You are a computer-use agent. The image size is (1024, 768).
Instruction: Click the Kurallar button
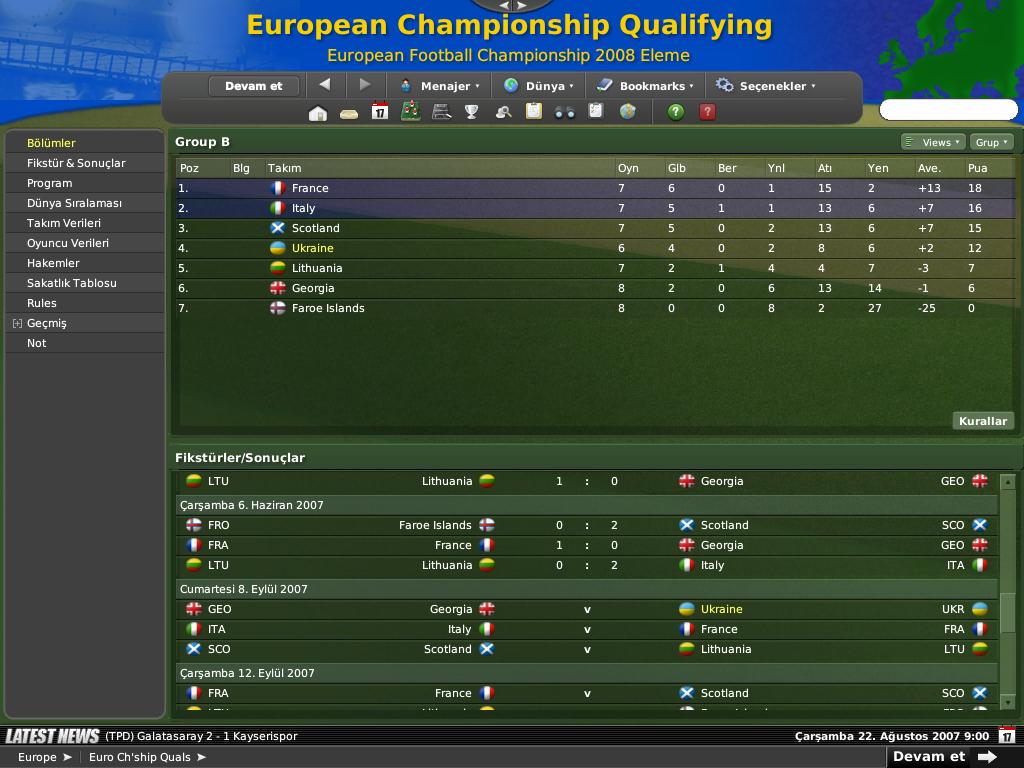tap(982, 421)
